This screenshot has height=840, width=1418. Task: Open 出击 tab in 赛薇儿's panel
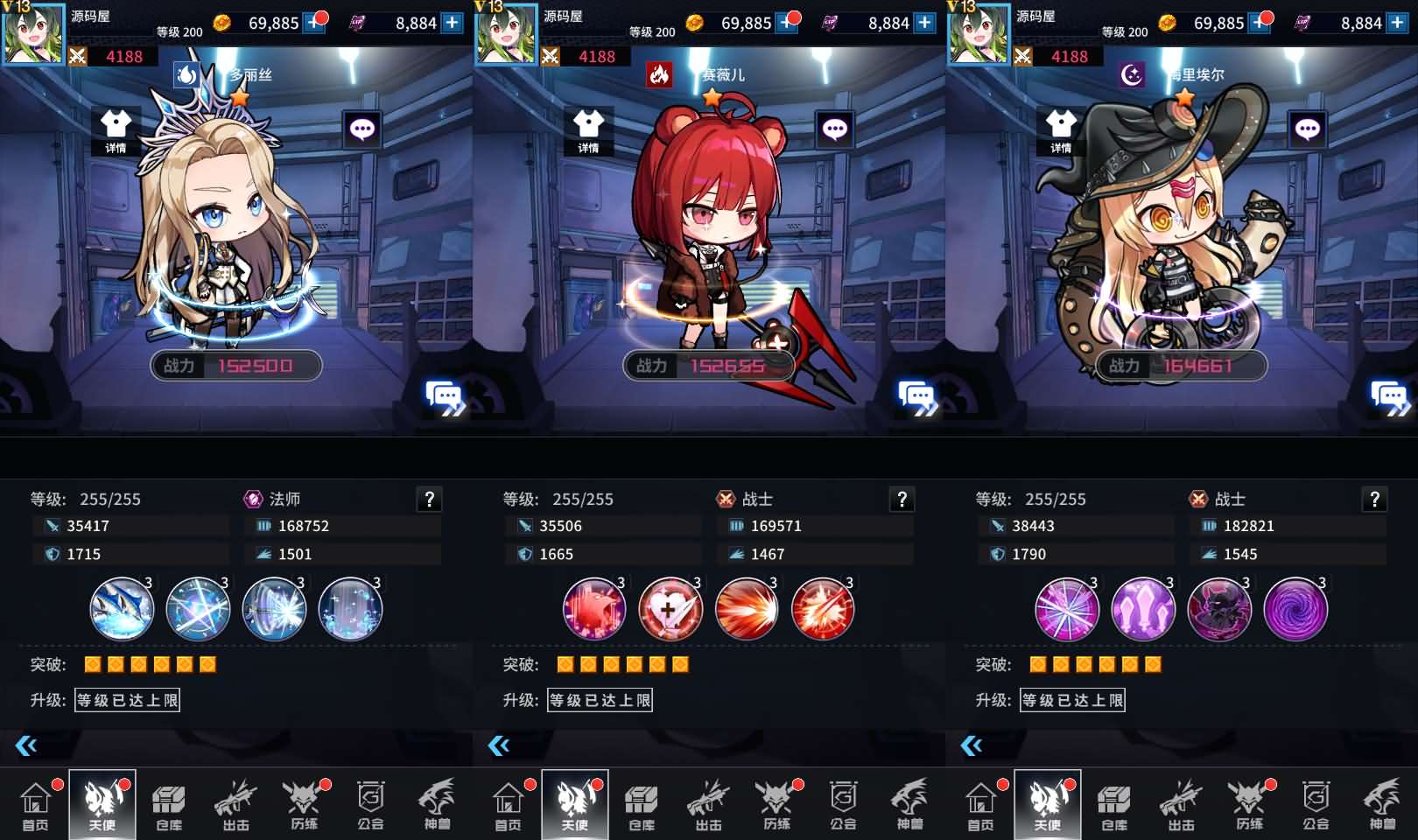point(709,806)
